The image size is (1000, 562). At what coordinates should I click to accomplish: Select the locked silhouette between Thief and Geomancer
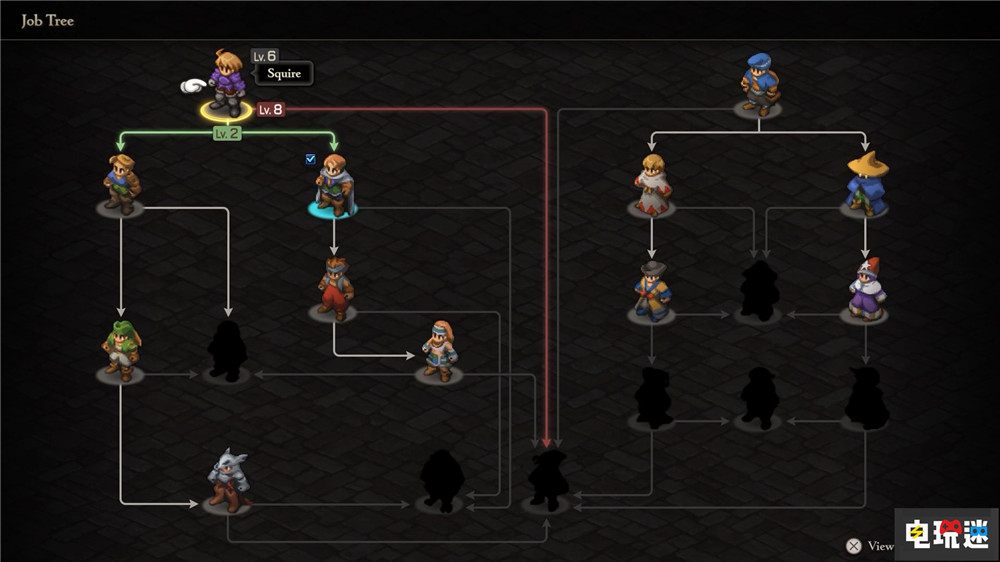[227, 352]
